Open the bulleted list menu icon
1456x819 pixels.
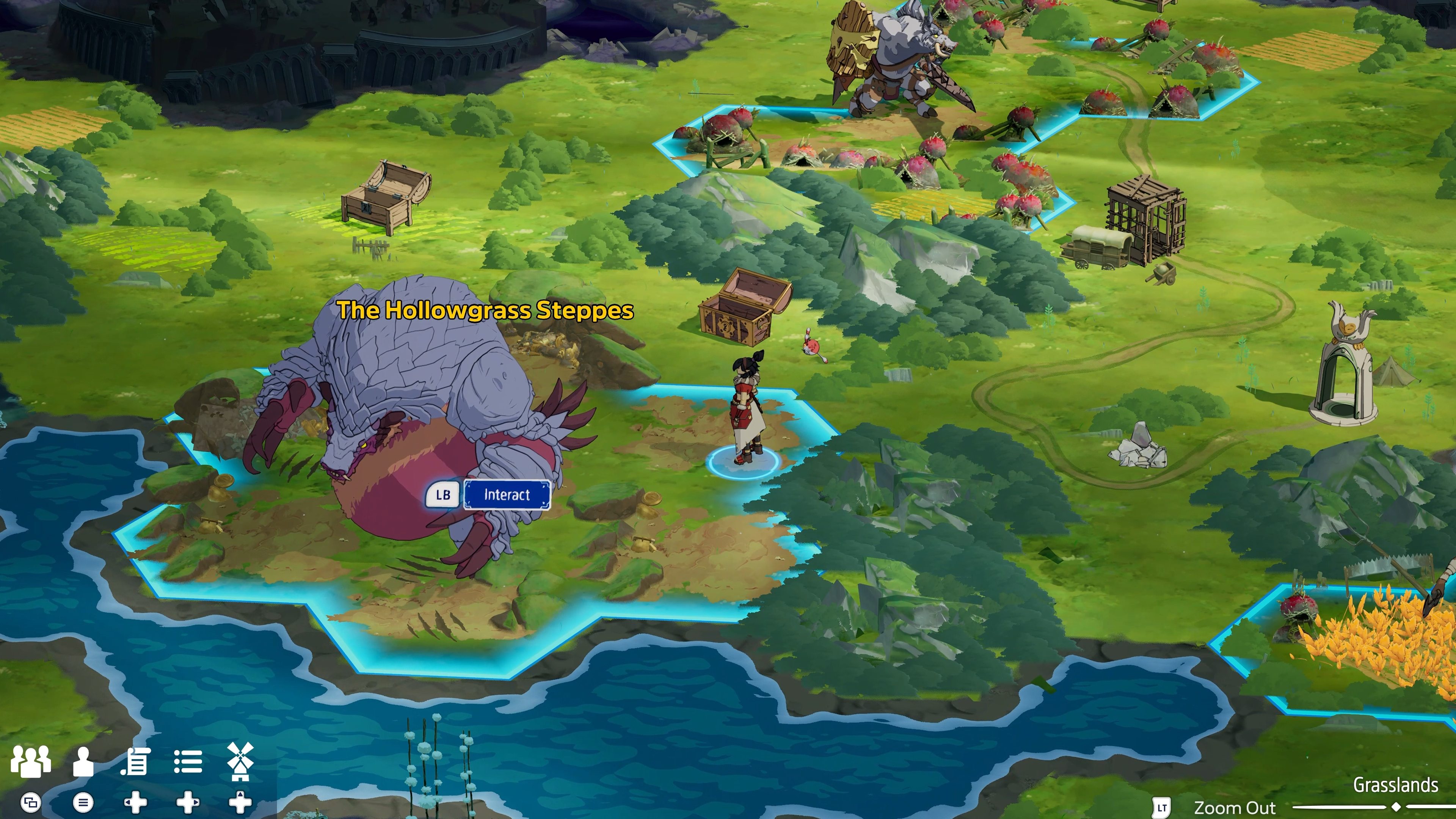coord(188,761)
